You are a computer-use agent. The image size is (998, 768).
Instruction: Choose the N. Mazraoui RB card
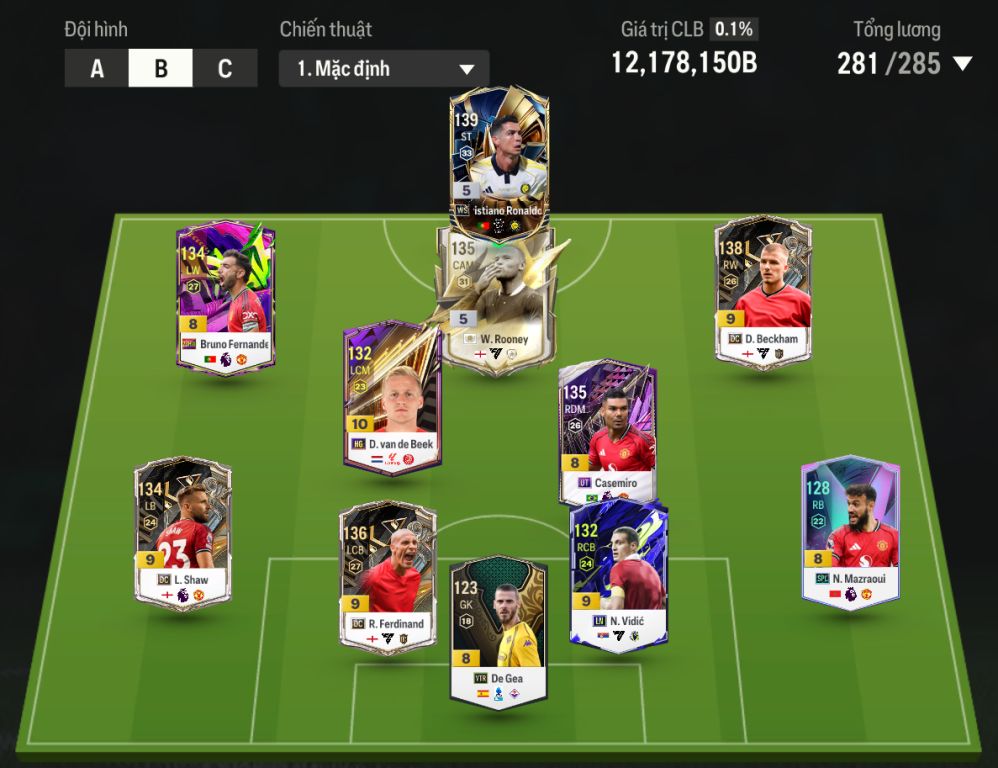click(x=850, y=532)
